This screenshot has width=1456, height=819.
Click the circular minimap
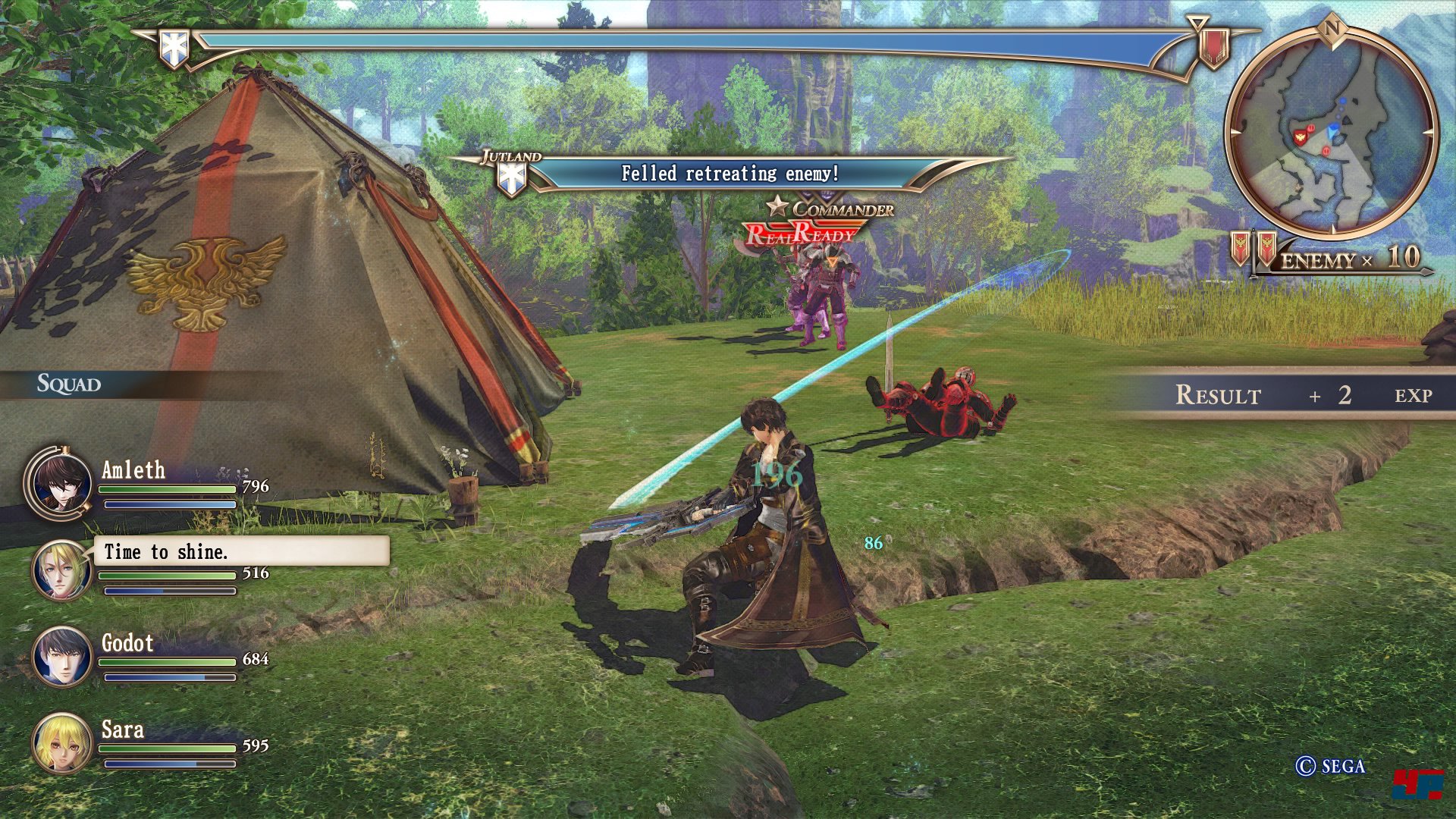point(1331,133)
